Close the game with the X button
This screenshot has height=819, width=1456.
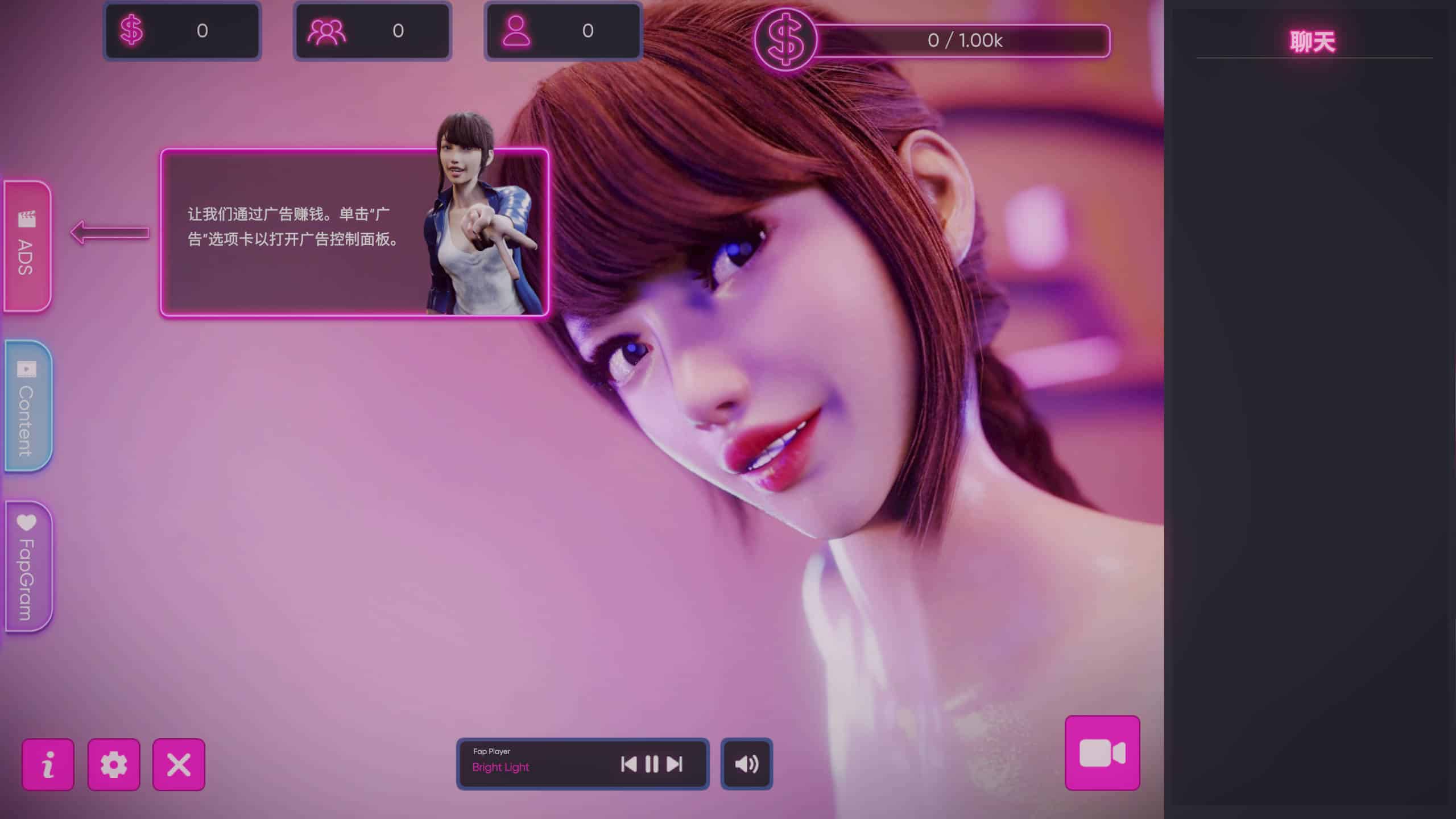coord(179,764)
